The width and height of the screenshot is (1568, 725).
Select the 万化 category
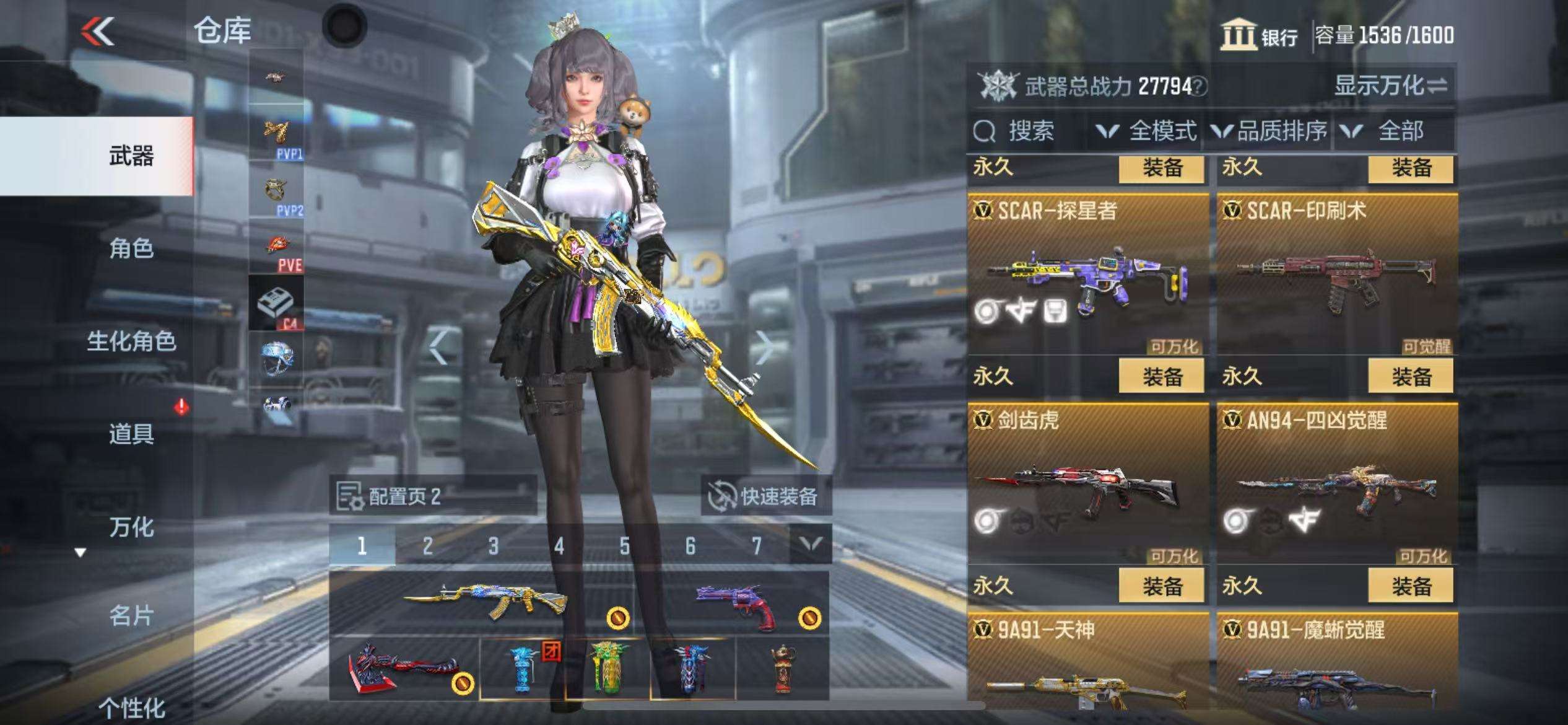tap(131, 527)
